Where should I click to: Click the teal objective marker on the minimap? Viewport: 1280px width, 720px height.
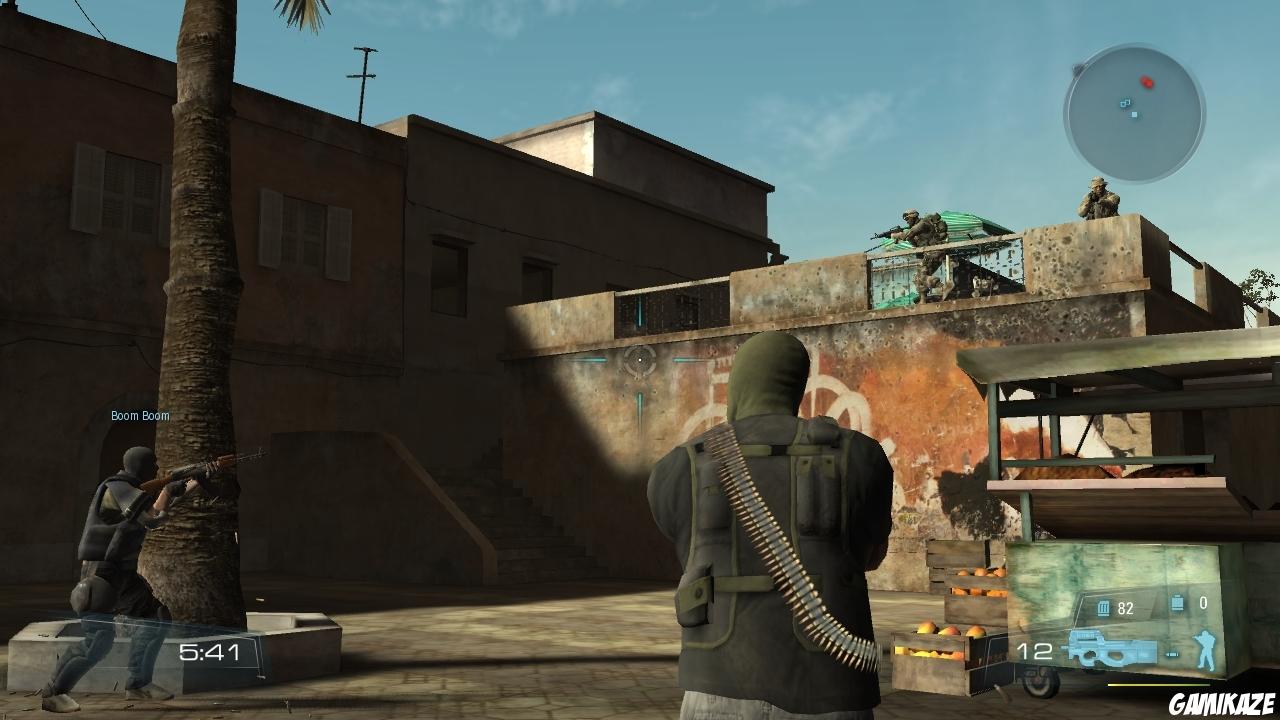point(1125,103)
